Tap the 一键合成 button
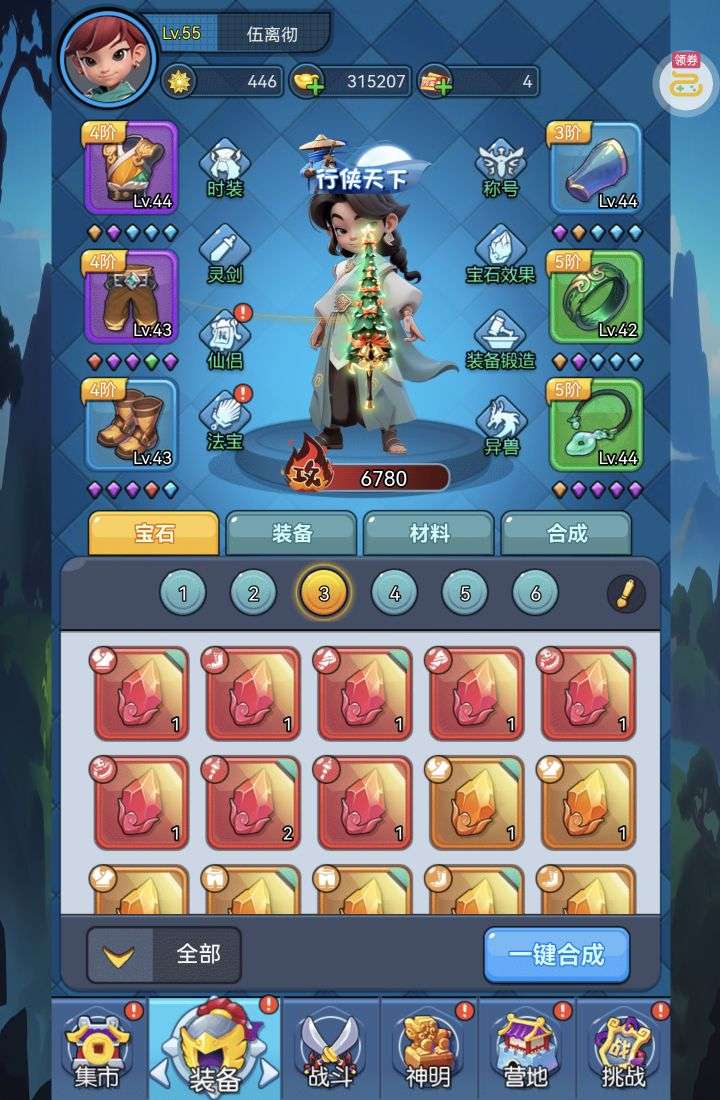This screenshot has width=720, height=1100. (557, 954)
